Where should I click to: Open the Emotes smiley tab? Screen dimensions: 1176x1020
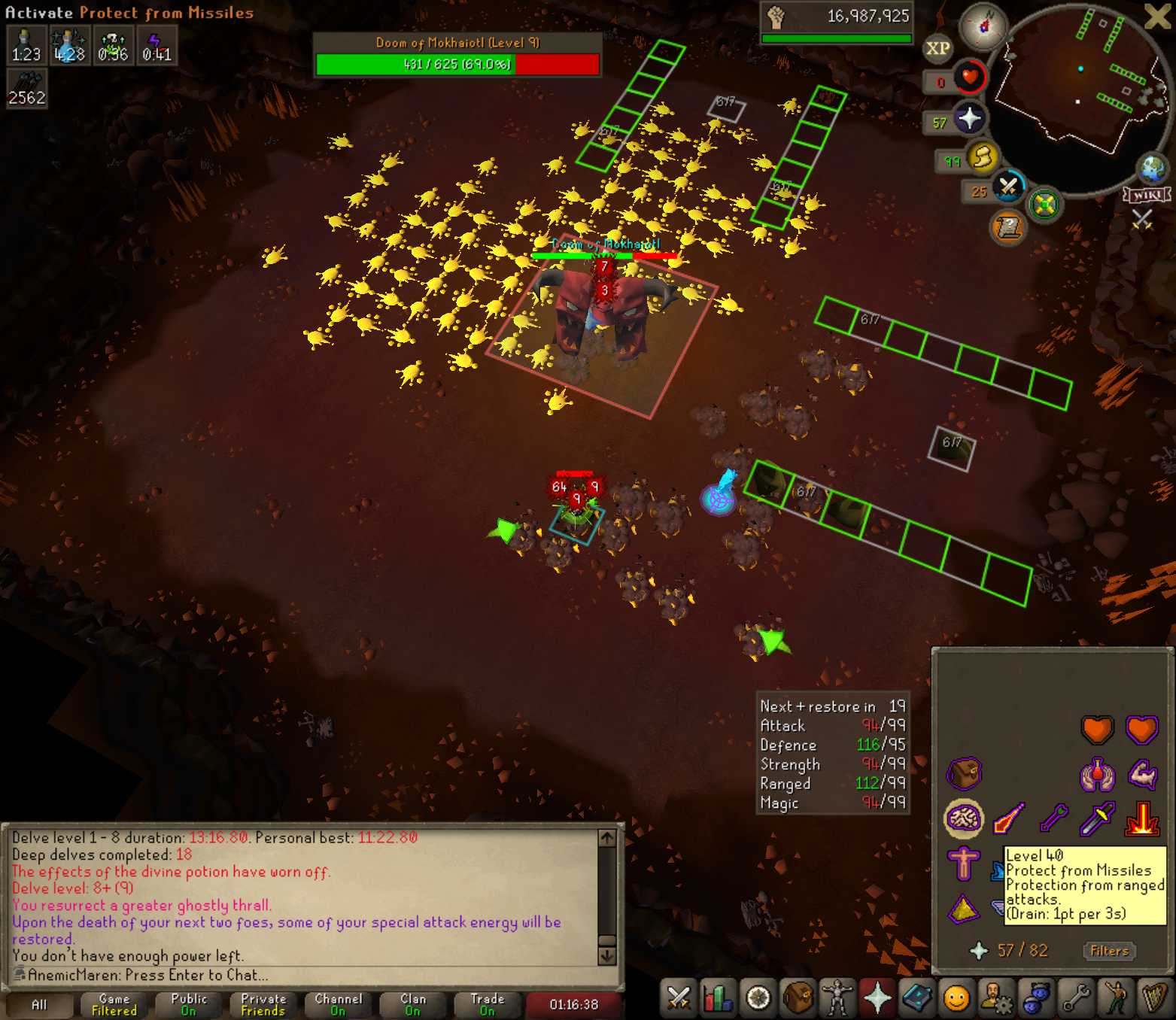956,998
